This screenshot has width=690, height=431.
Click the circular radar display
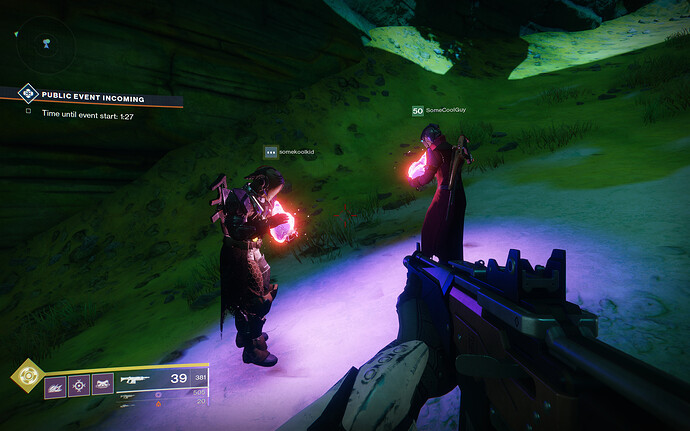pos(47,44)
